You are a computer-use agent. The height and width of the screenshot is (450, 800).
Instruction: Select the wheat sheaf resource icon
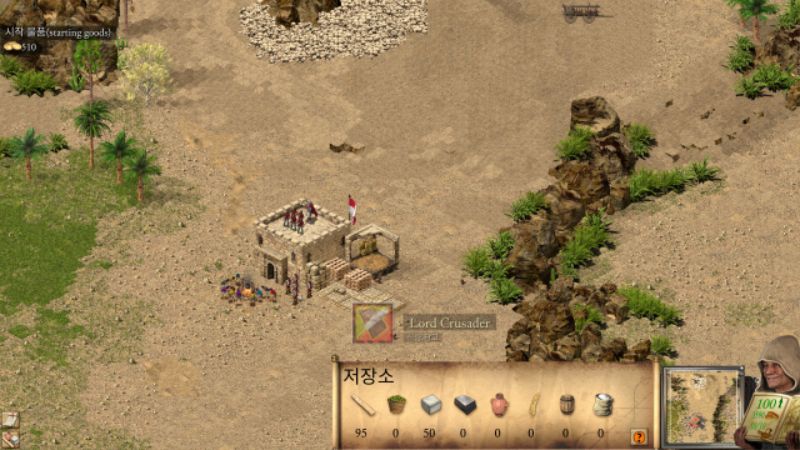[x=533, y=404]
